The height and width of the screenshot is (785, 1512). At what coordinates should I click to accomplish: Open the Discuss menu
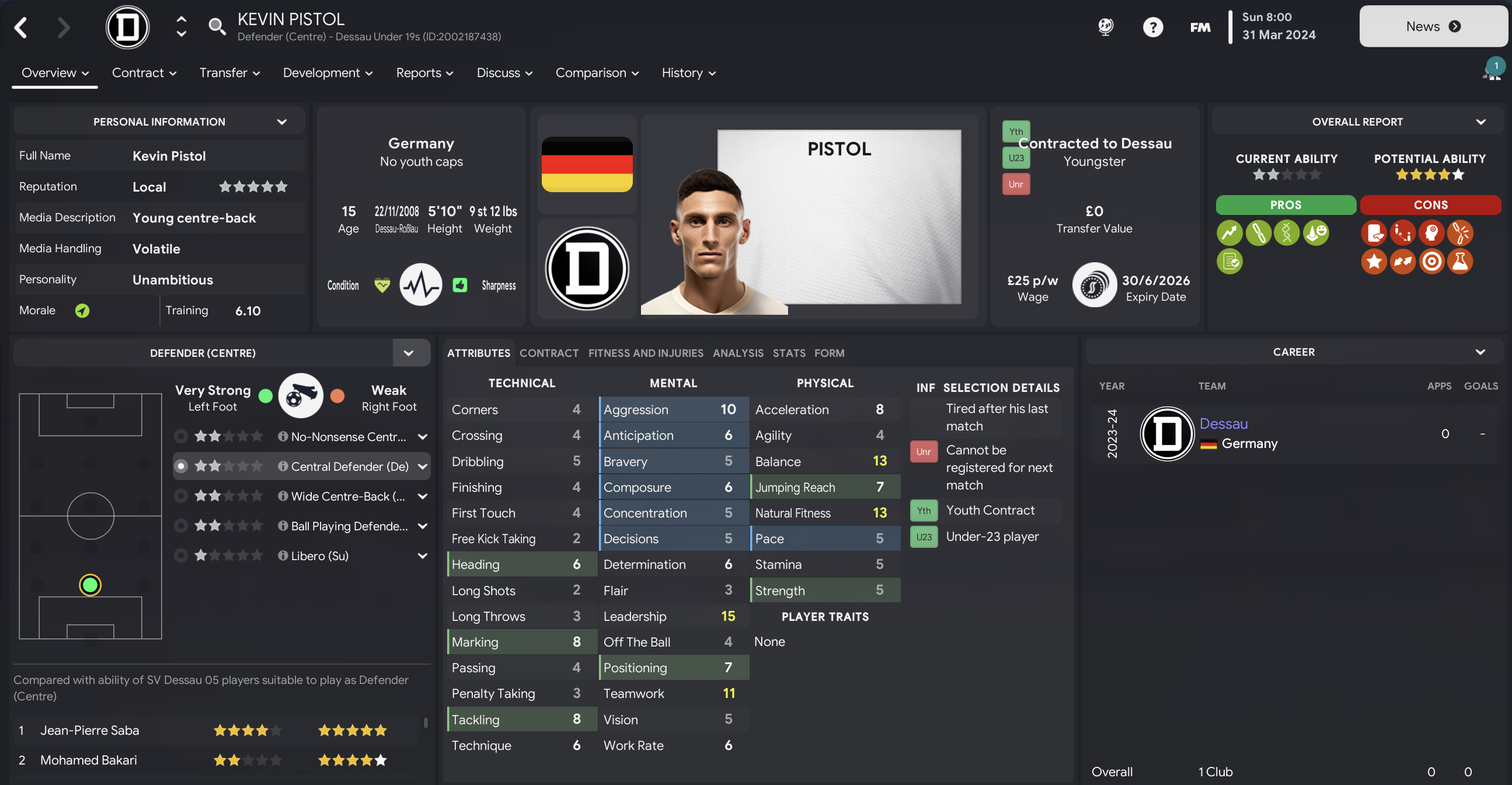point(504,73)
